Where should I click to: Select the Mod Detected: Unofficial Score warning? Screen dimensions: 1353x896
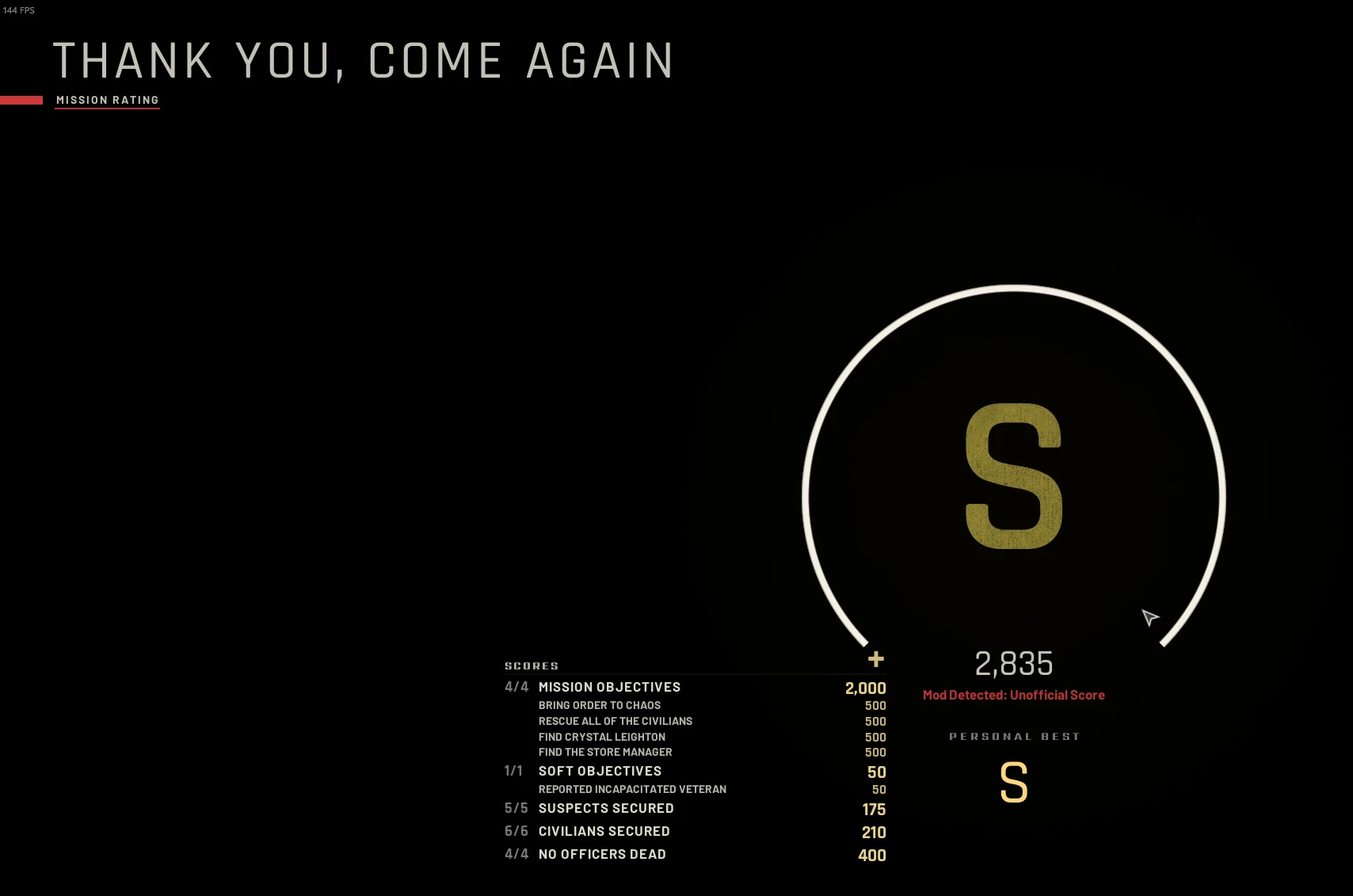coord(1015,694)
